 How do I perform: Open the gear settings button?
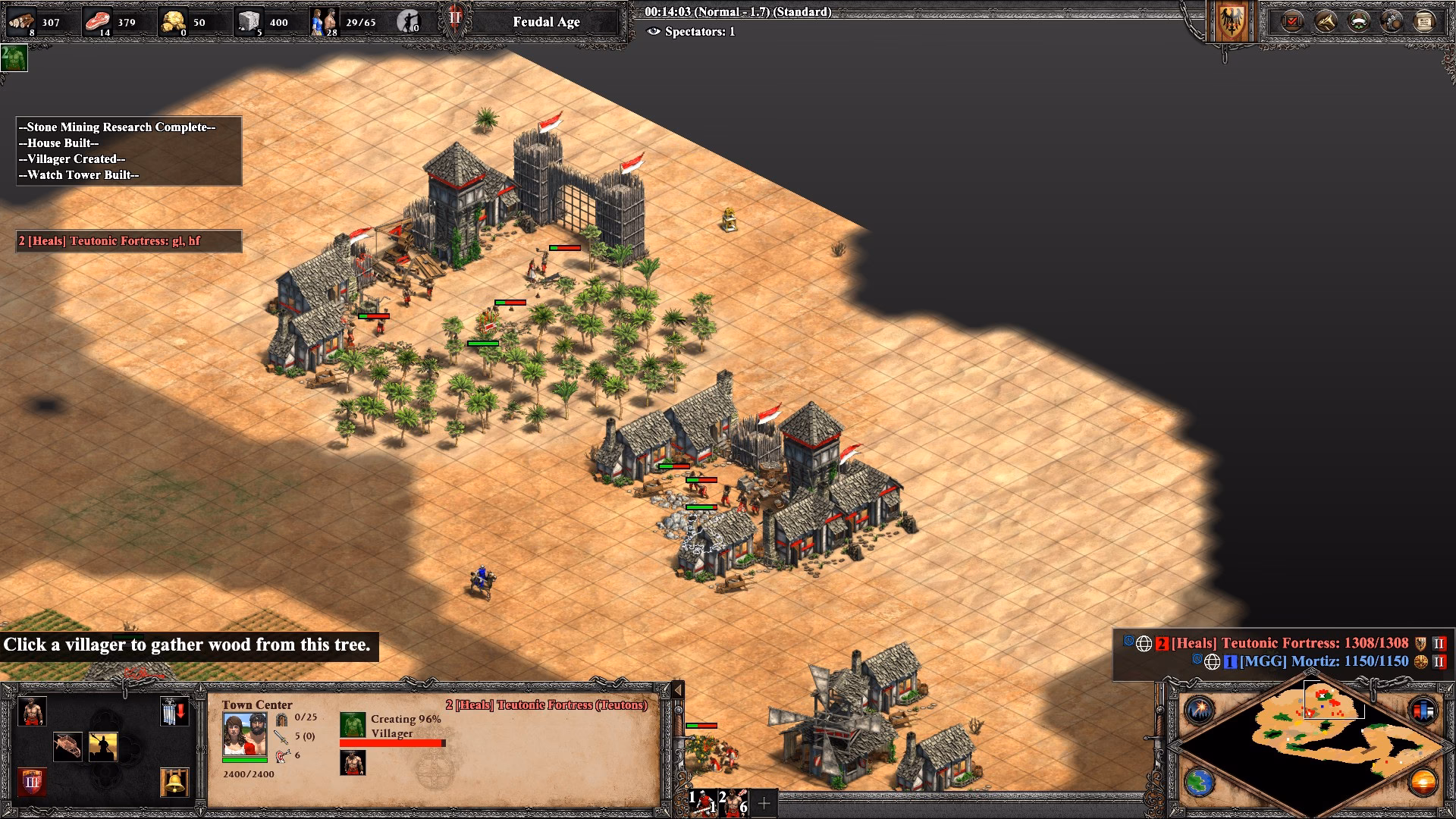point(1392,21)
